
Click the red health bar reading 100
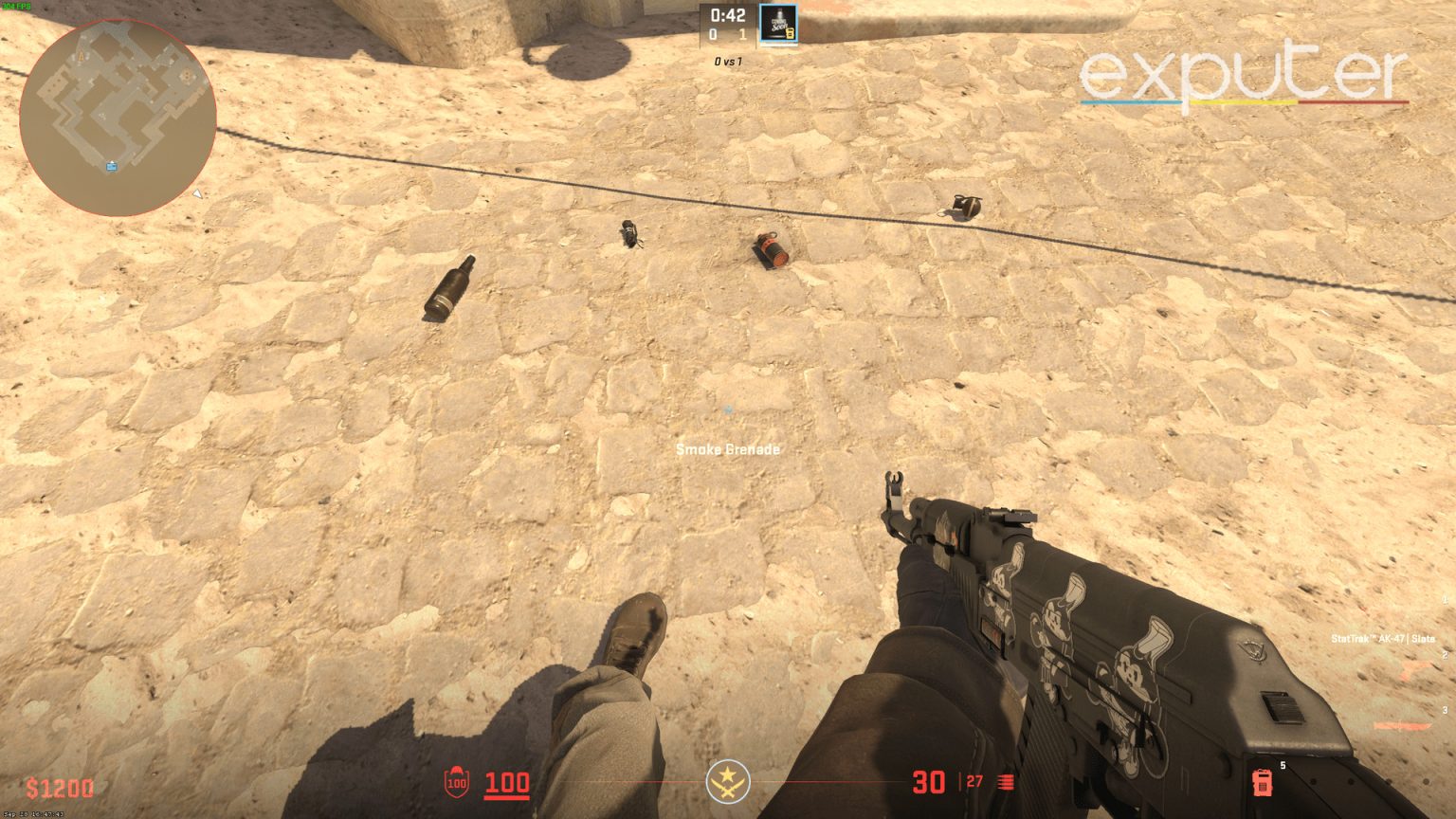click(x=508, y=784)
